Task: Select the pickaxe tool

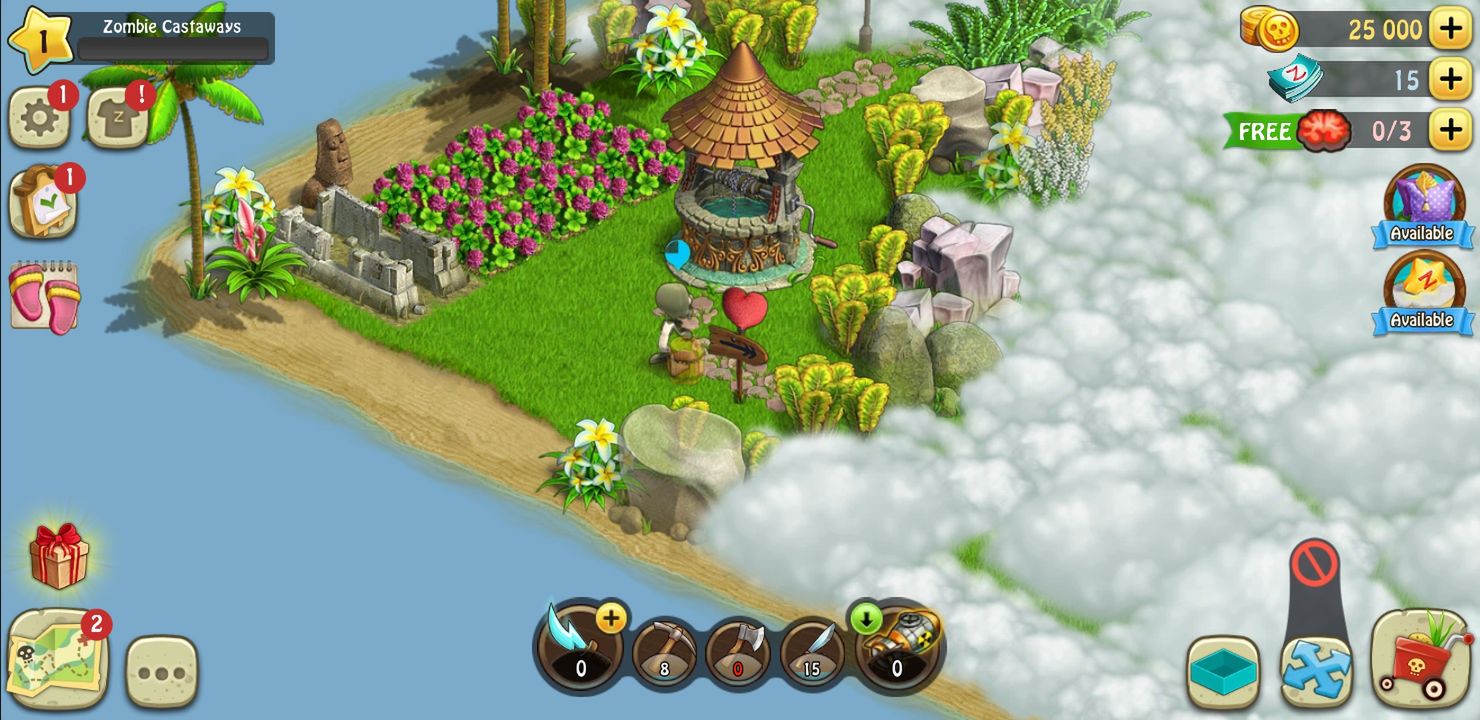Action: point(664,650)
